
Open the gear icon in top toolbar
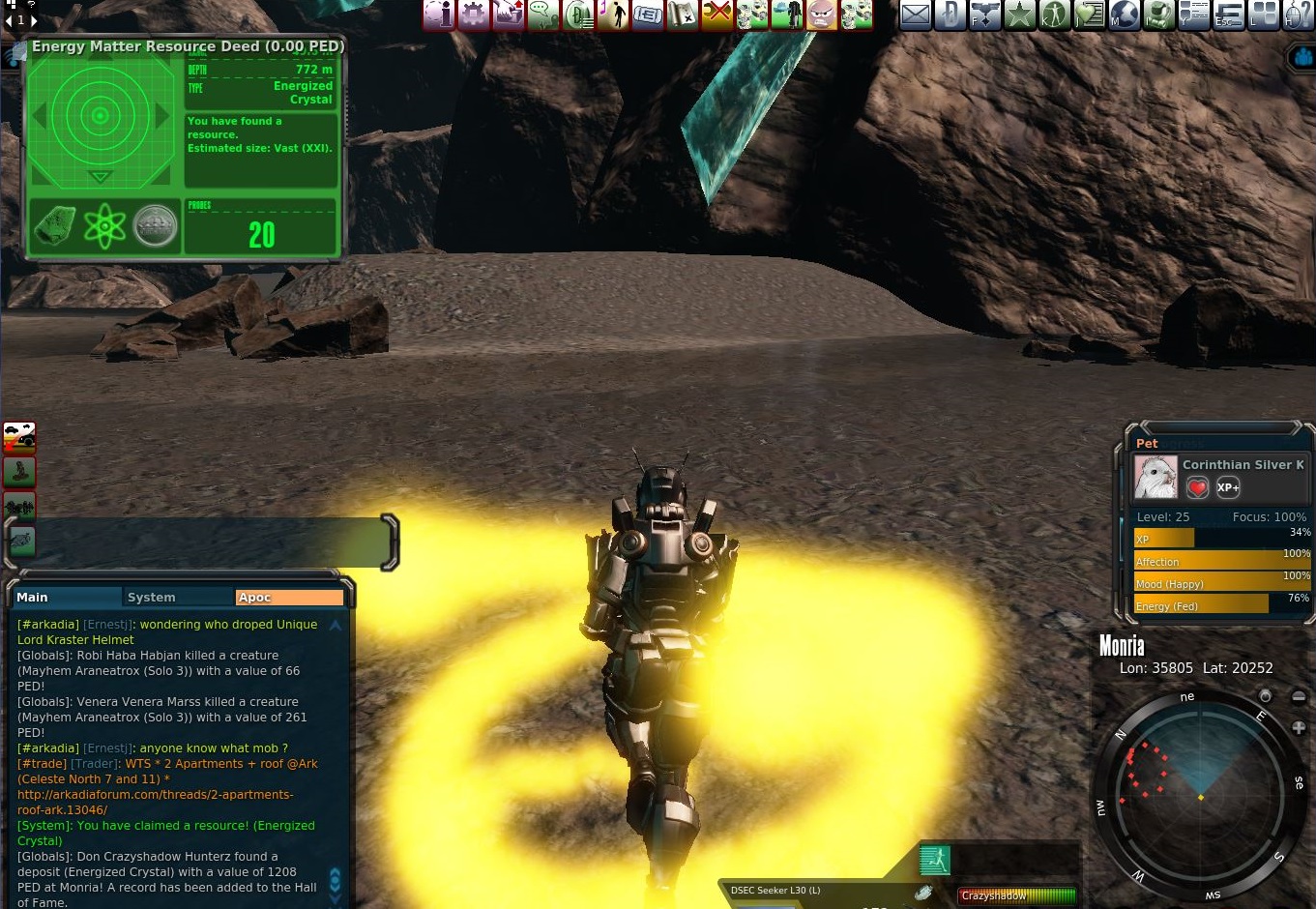click(473, 15)
